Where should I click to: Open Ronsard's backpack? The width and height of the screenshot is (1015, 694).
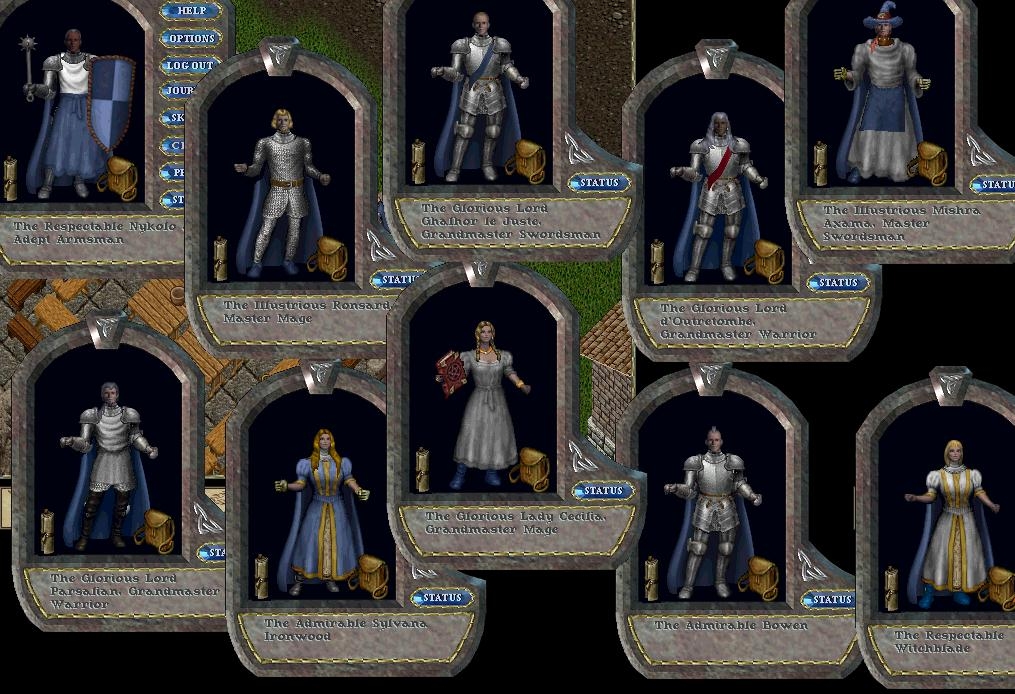[327, 258]
